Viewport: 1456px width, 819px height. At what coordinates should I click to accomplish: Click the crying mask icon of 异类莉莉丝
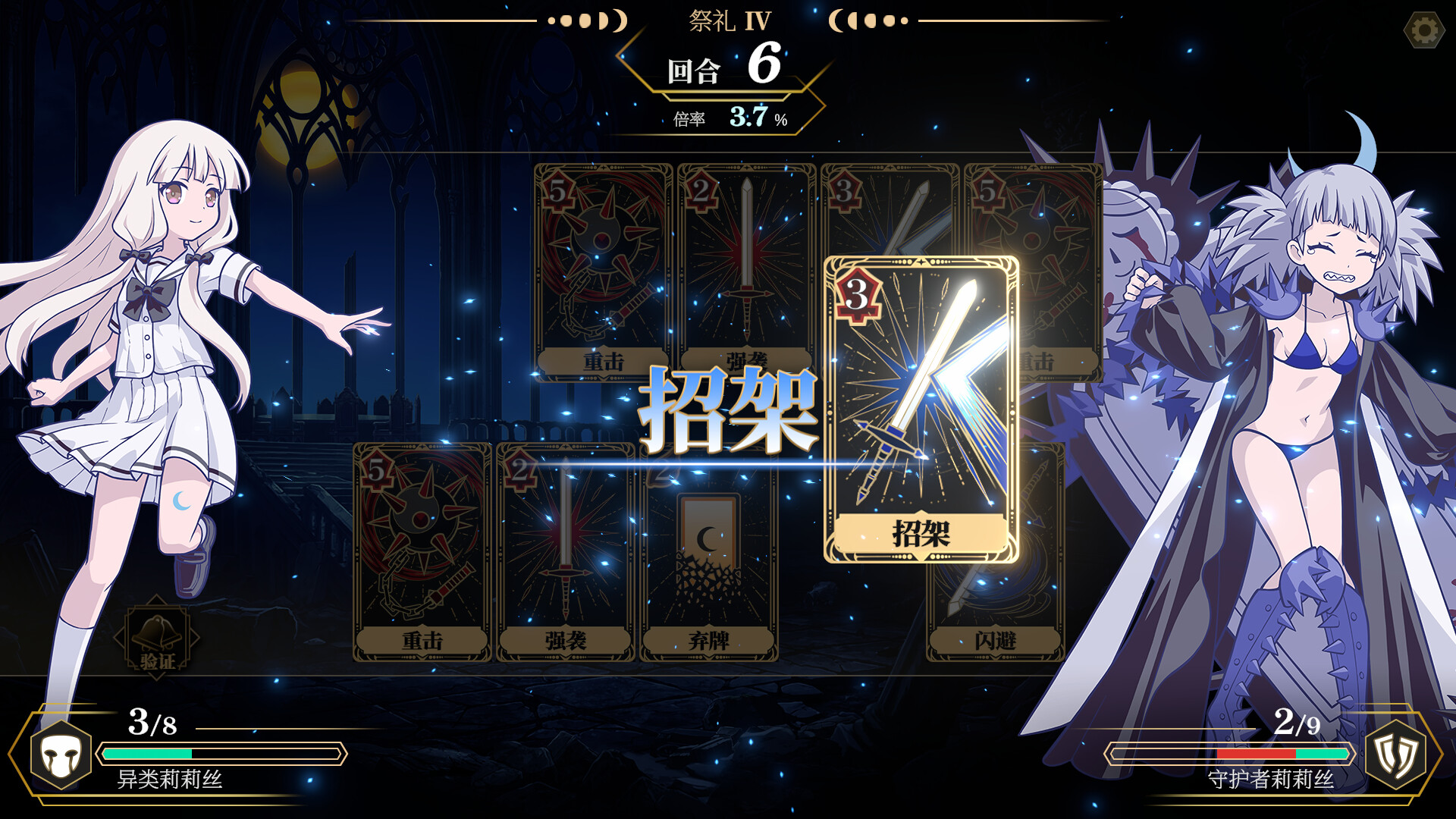61,755
